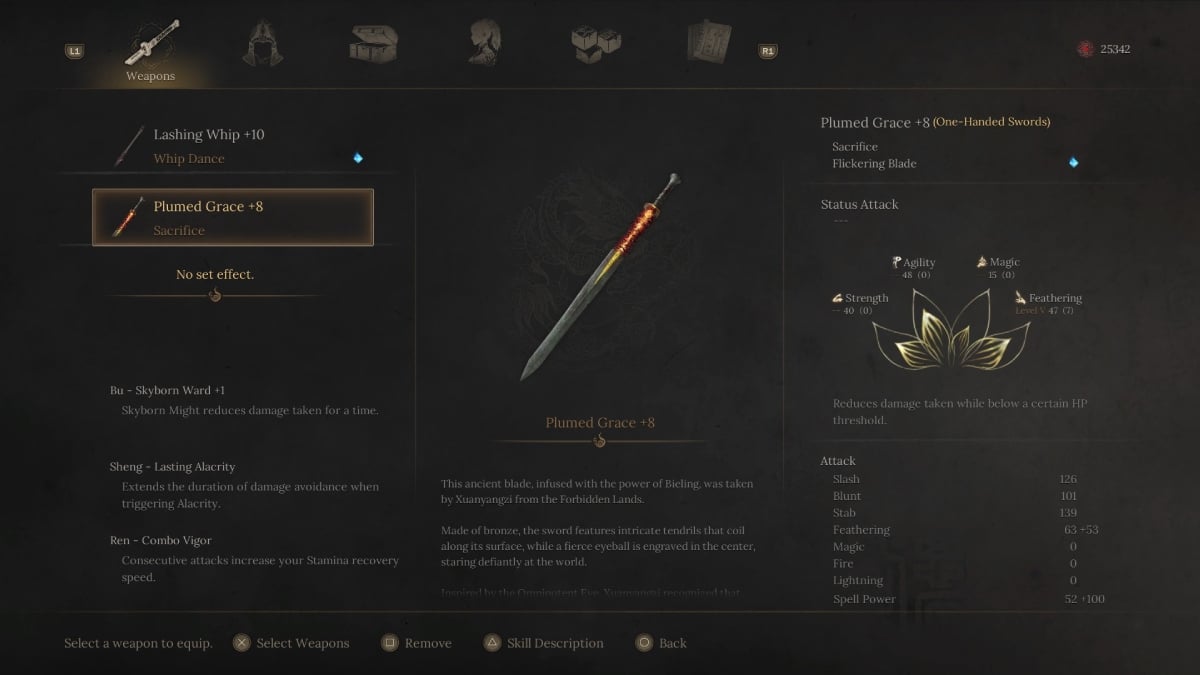Choose the Plumed Grace +8 sword

232,217
